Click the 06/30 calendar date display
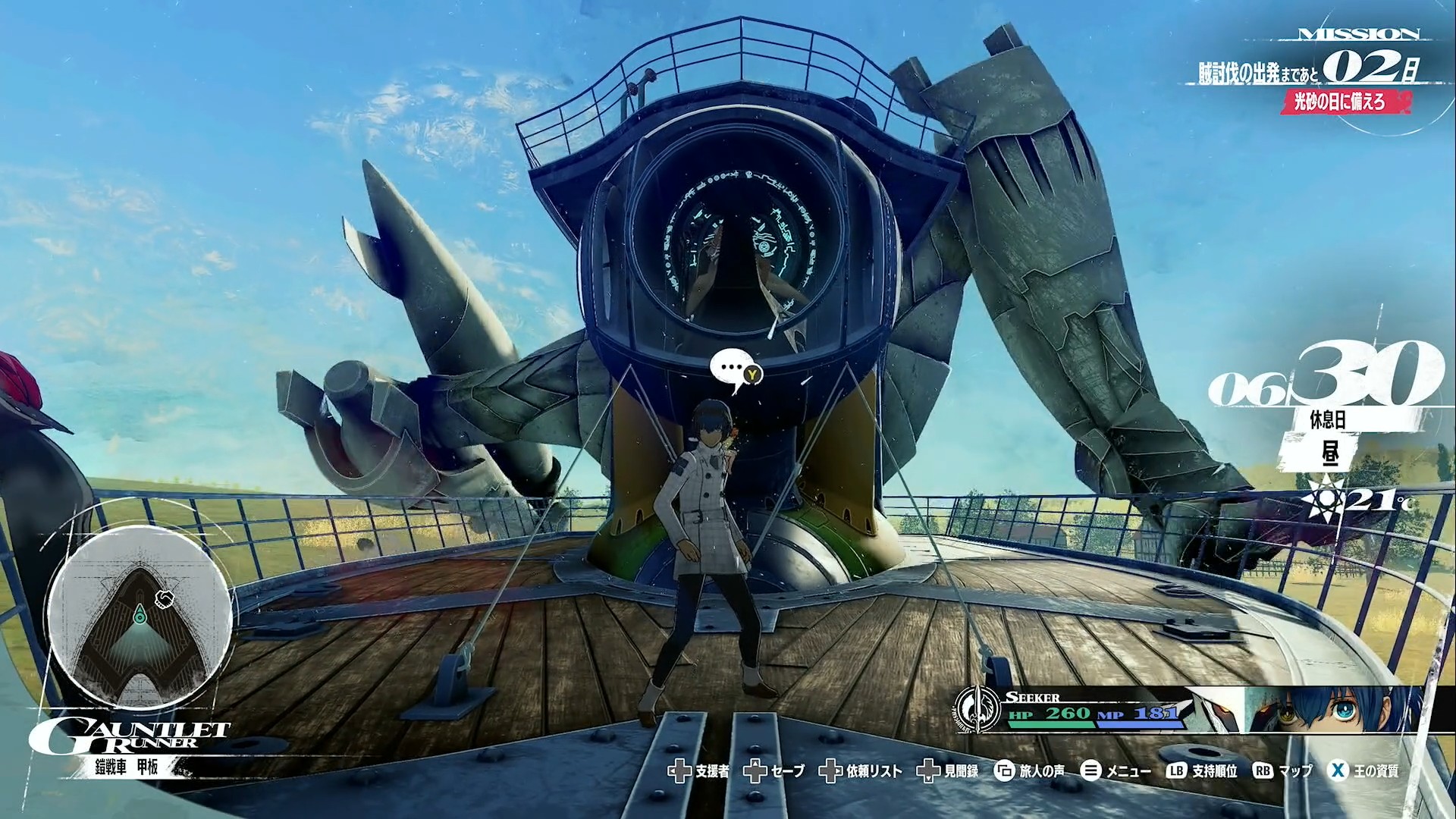The width and height of the screenshot is (1456, 819). coord(1324,381)
